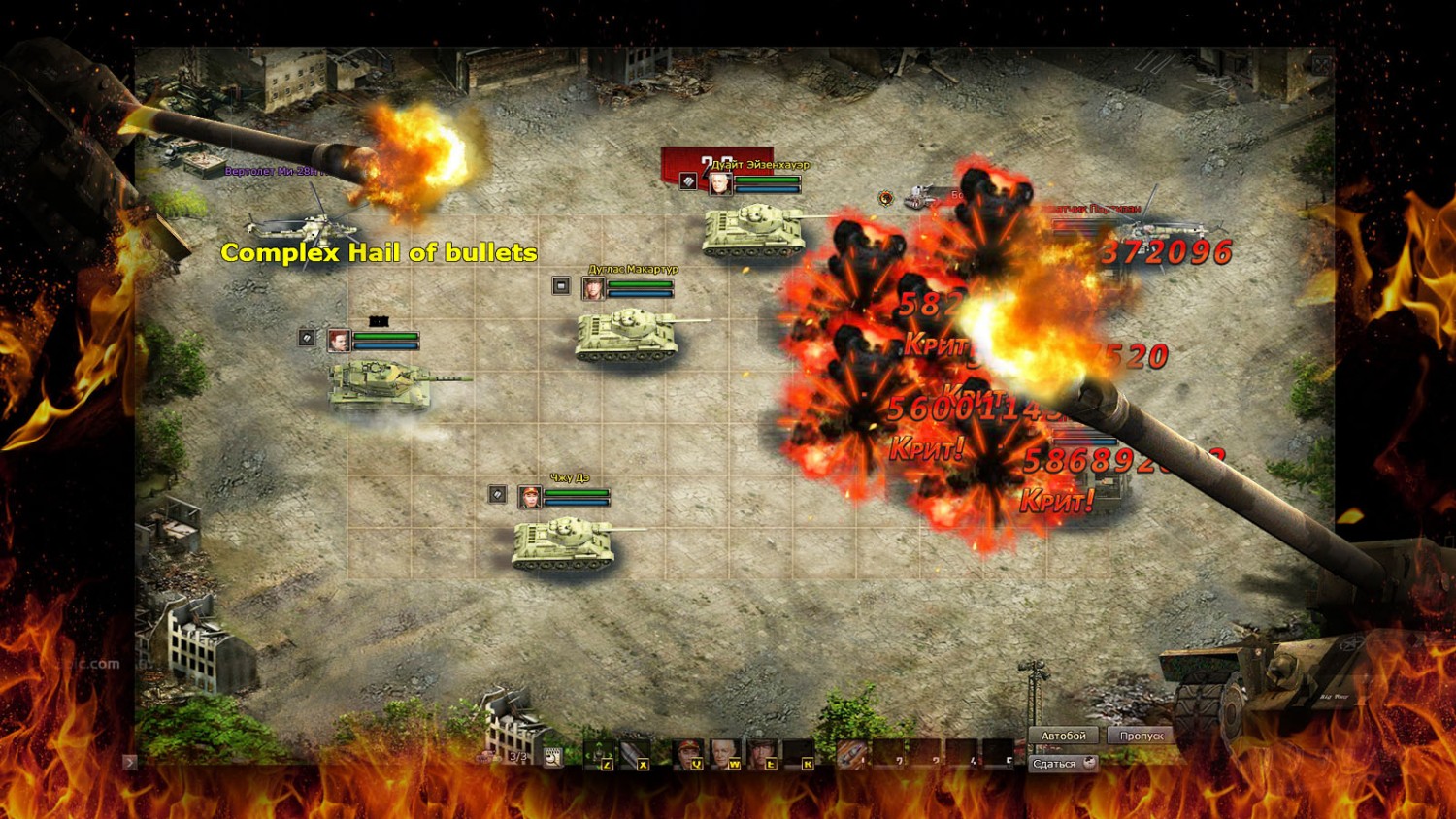Activate the skill slot marked Z
Viewport: 1456px width, 819px height.
point(598,754)
